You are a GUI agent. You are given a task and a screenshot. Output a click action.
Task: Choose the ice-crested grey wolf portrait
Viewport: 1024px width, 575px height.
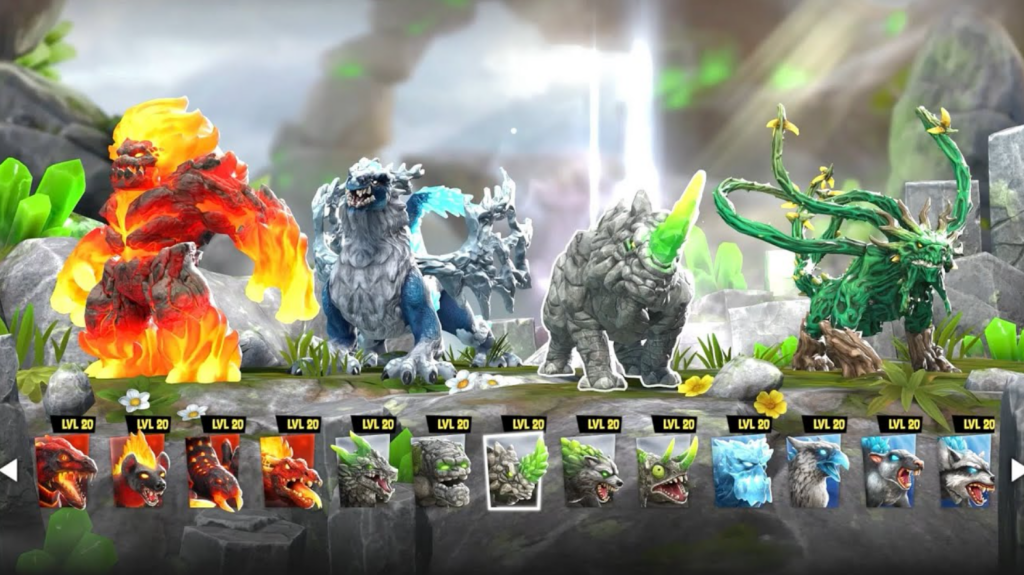point(966,471)
